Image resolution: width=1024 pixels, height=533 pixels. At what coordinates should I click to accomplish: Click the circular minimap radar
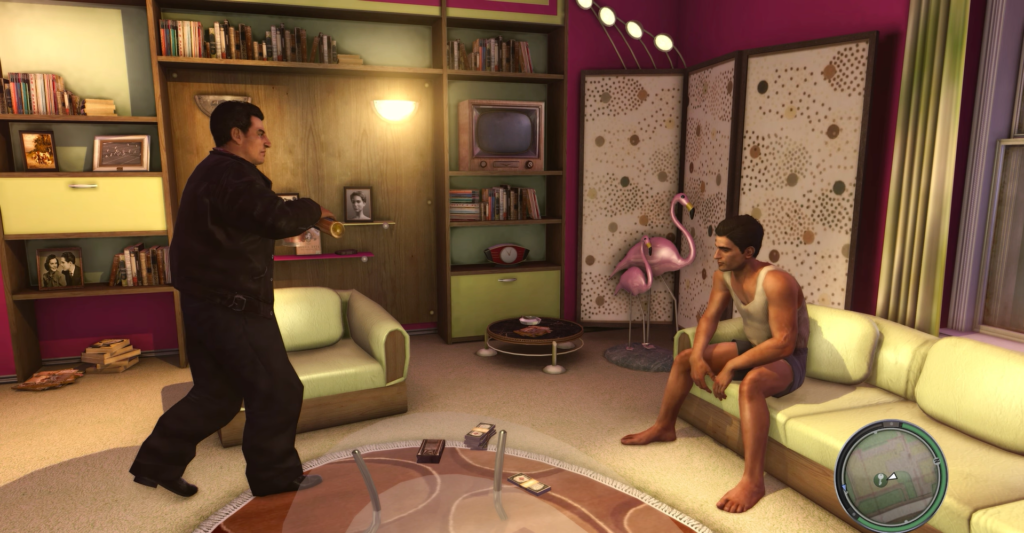(889, 474)
